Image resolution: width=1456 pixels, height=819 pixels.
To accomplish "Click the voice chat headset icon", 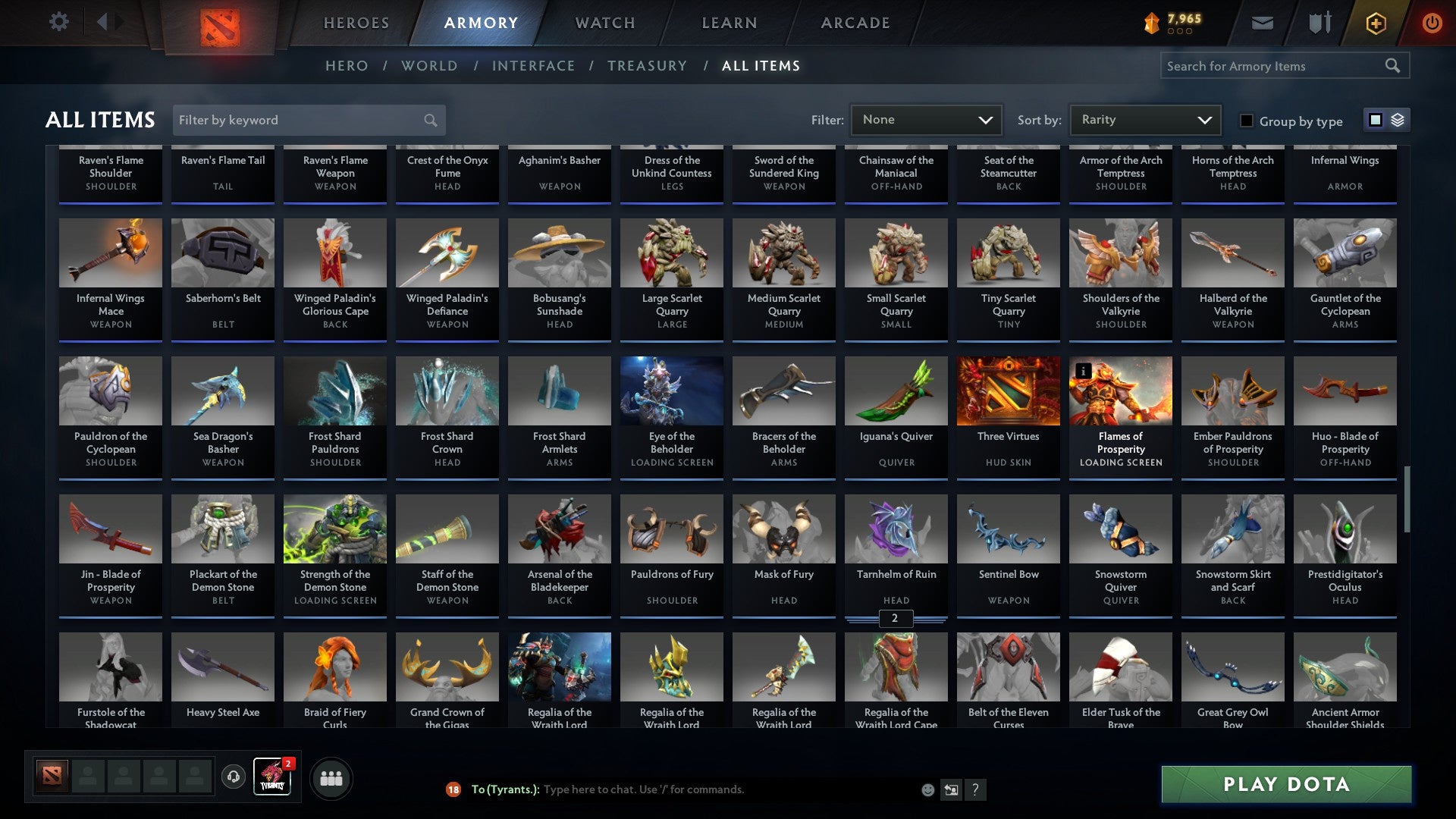I will pyautogui.click(x=232, y=777).
